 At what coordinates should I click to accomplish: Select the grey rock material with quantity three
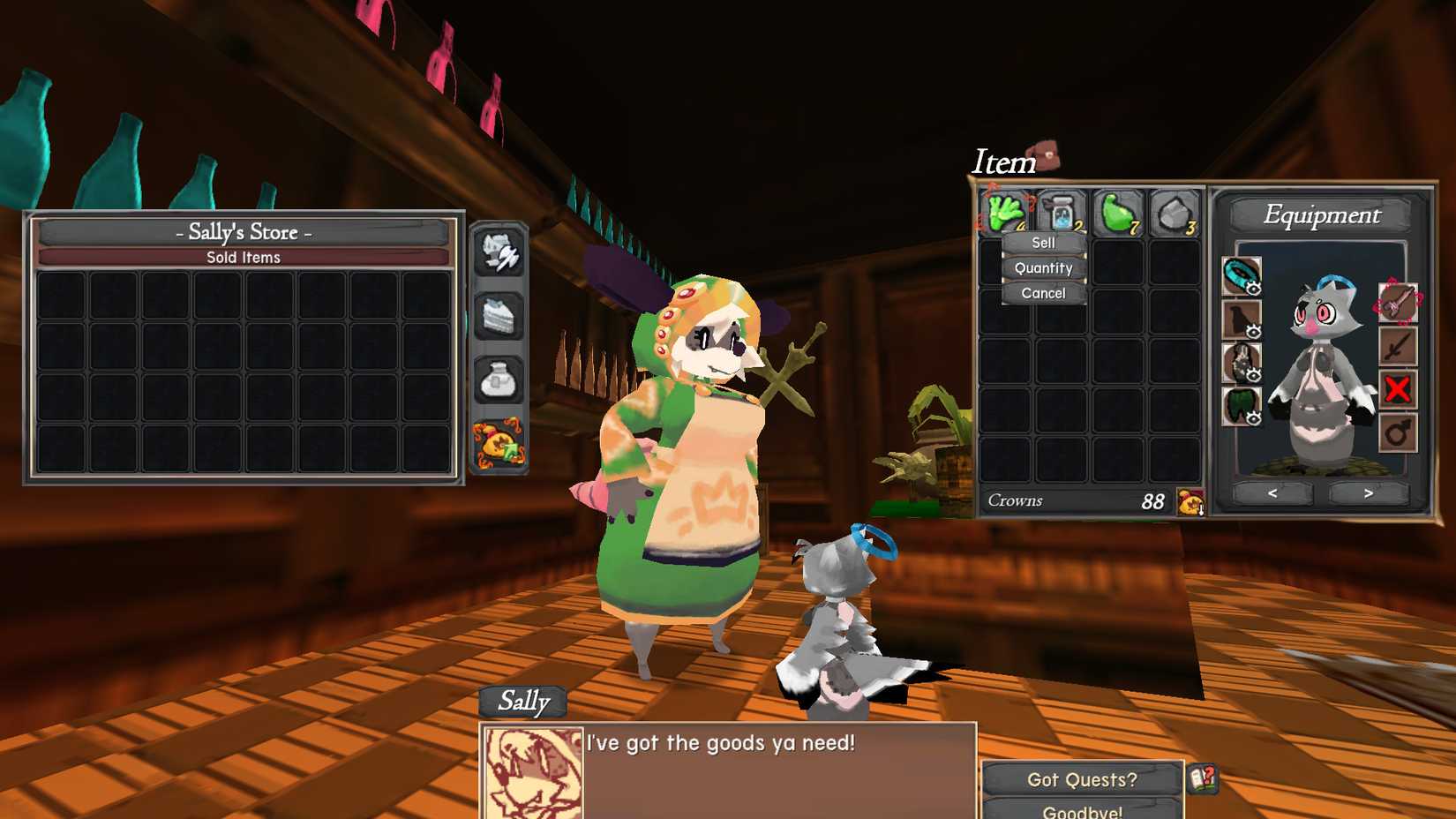click(x=1172, y=210)
